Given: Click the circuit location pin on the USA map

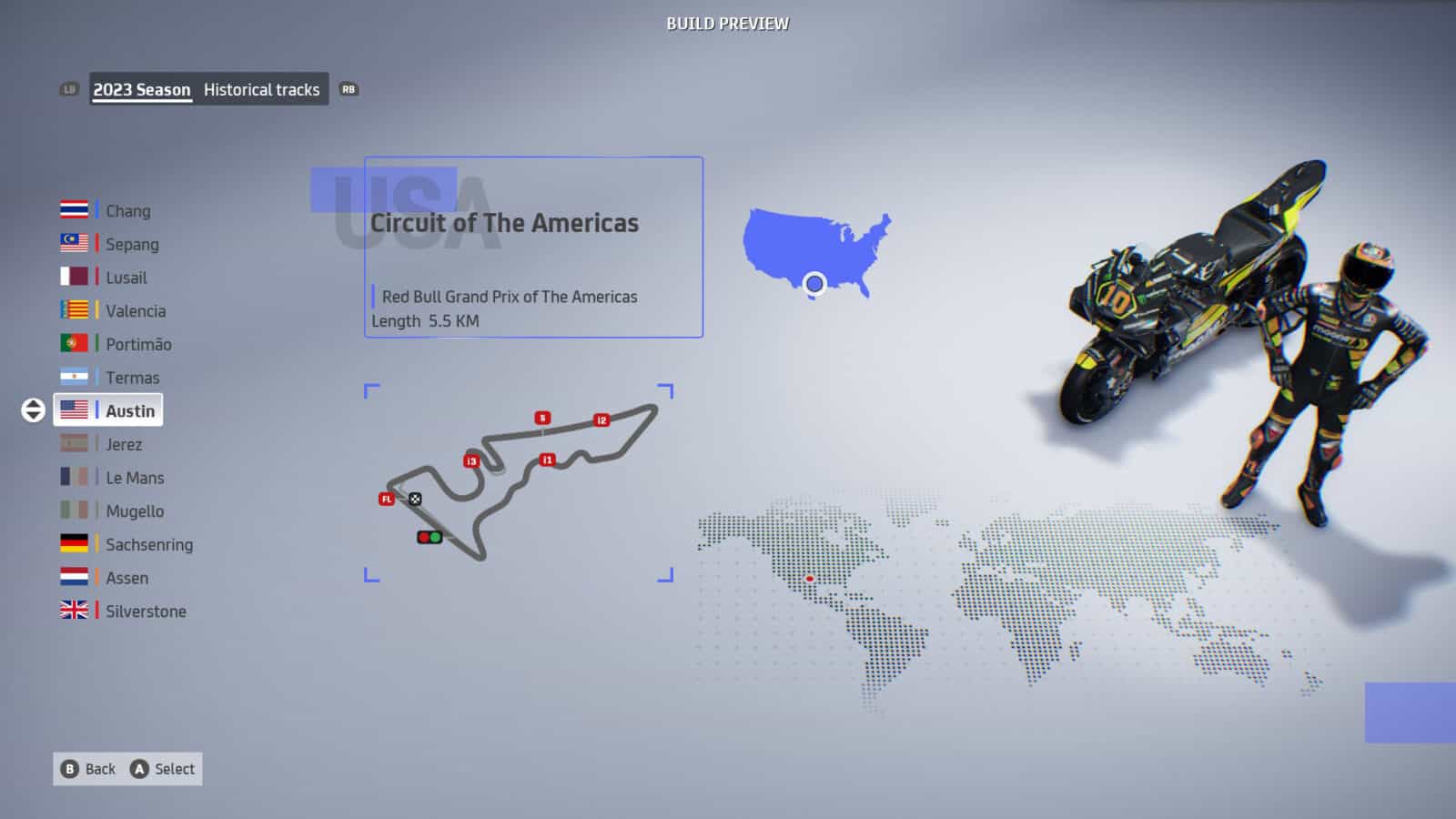Looking at the screenshot, I should (x=815, y=283).
